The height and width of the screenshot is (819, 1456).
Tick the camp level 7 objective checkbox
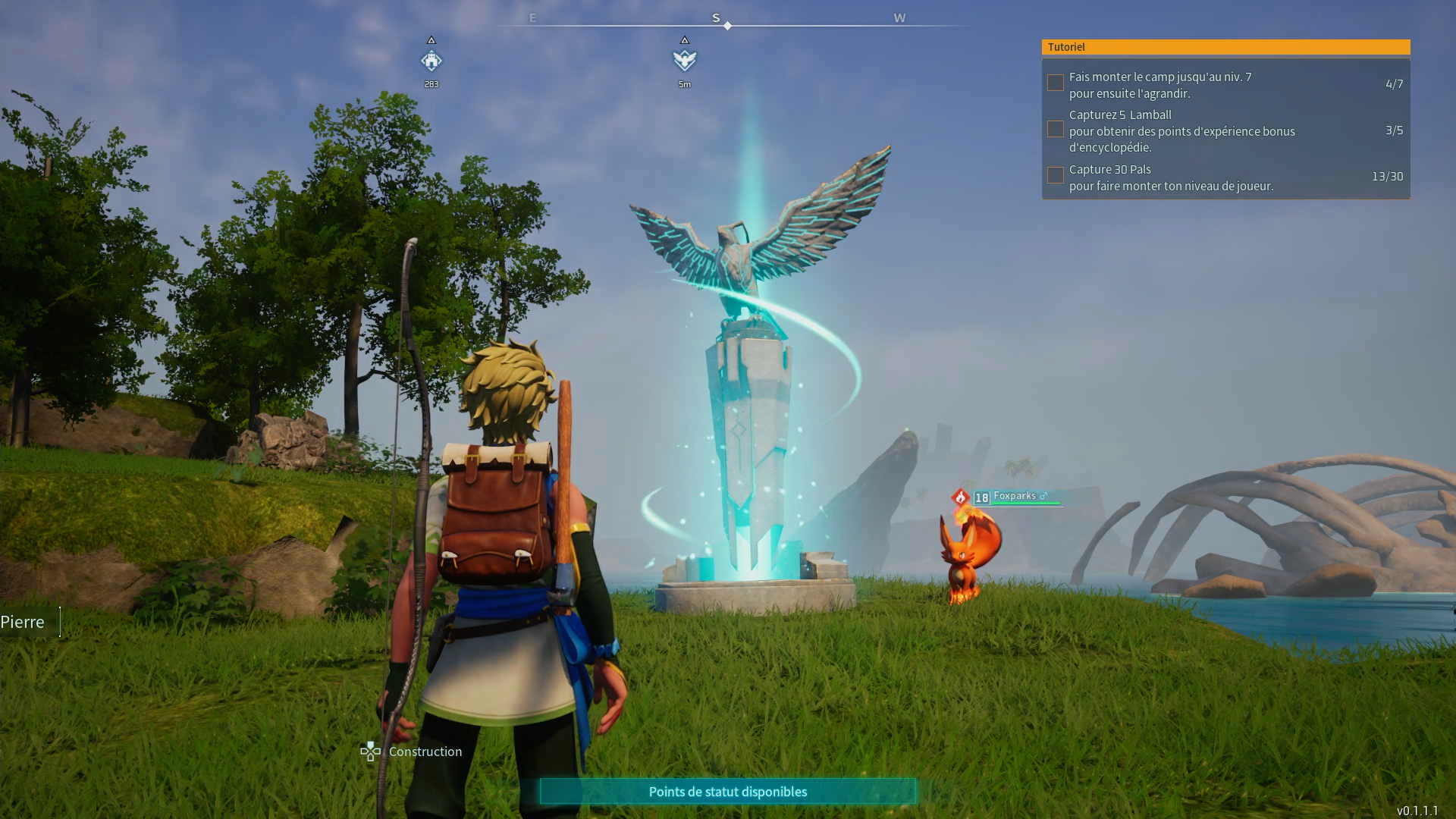click(x=1055, y=83)
